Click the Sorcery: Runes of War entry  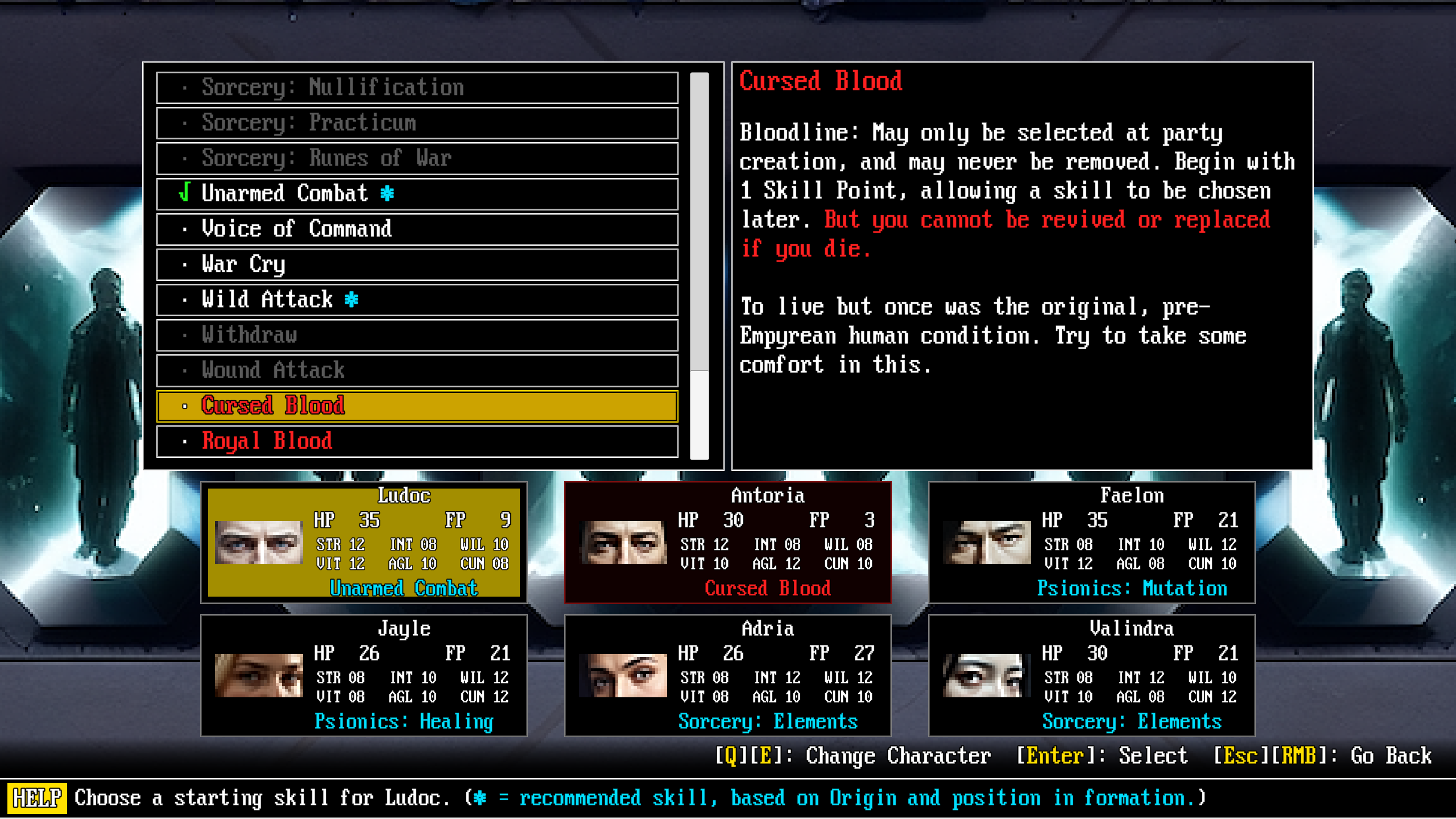pos(417,158)
